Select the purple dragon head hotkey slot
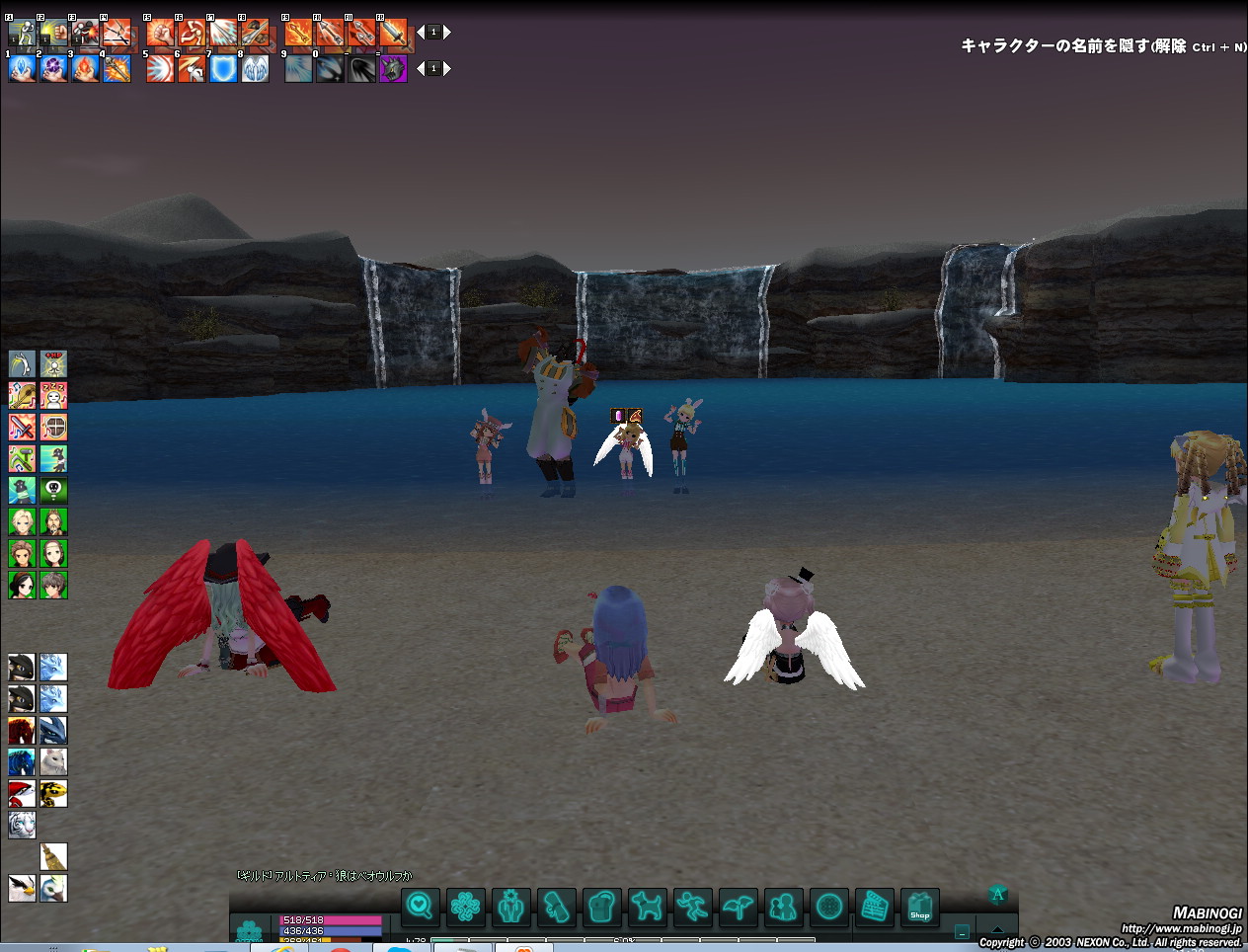1248x952 pixels. click(393, 68)
